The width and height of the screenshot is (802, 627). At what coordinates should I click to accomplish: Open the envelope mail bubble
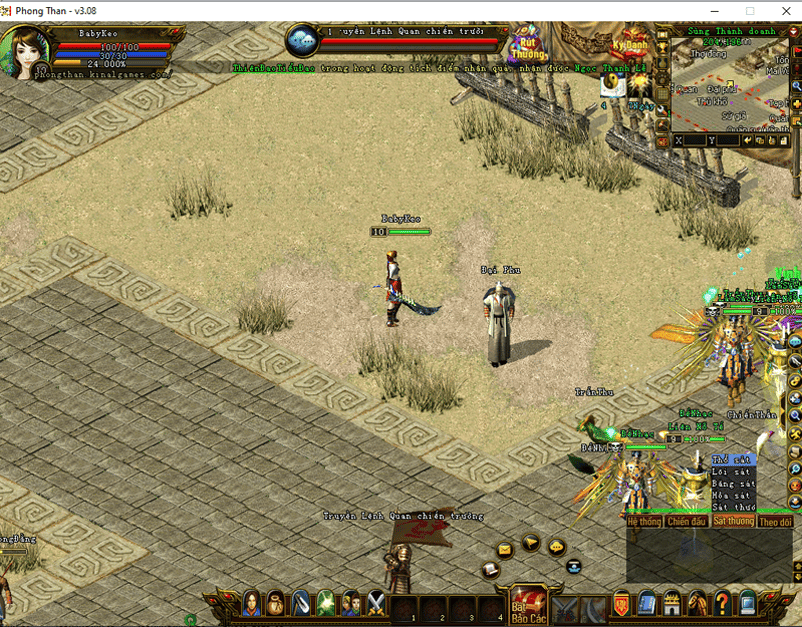point(504,549)
